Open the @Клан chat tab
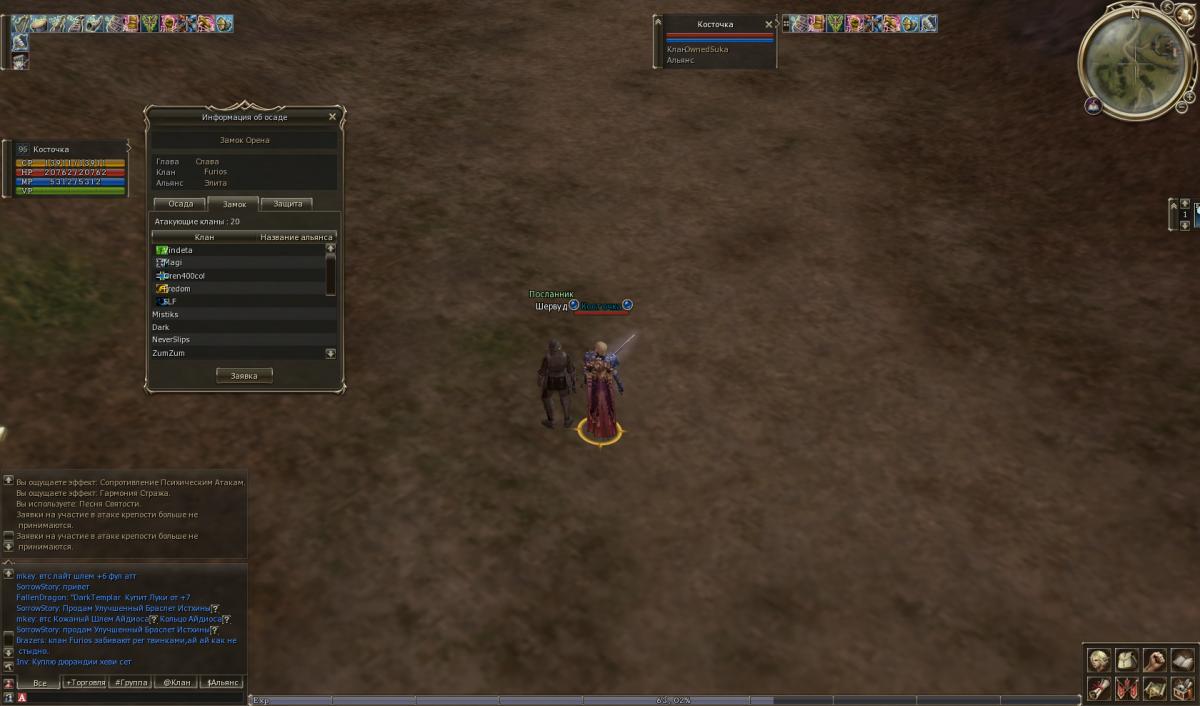Viewport: 1200px width, 706px height. pos(177,683)
